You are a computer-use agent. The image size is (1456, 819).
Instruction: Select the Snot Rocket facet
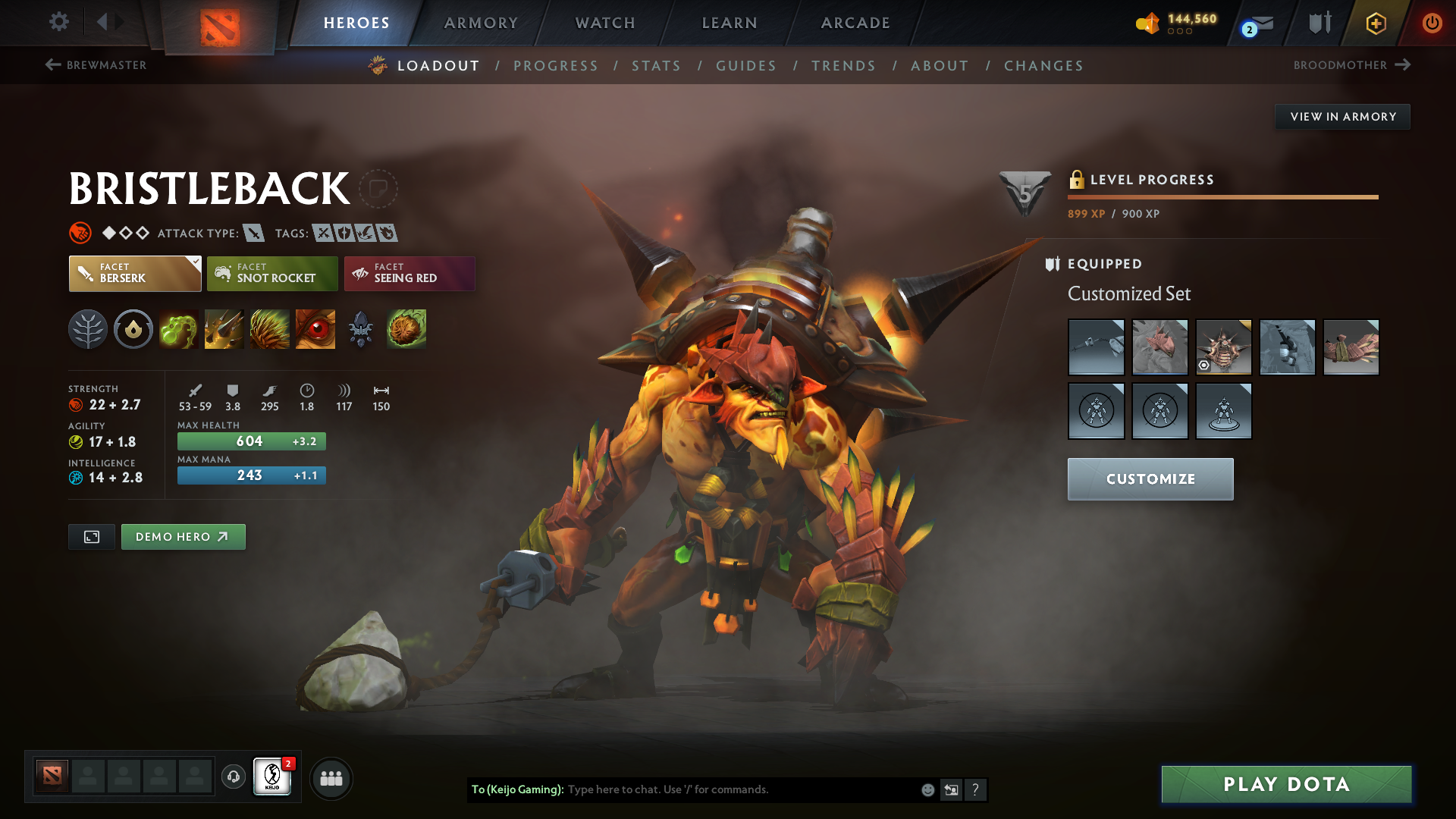click(272, 273)
